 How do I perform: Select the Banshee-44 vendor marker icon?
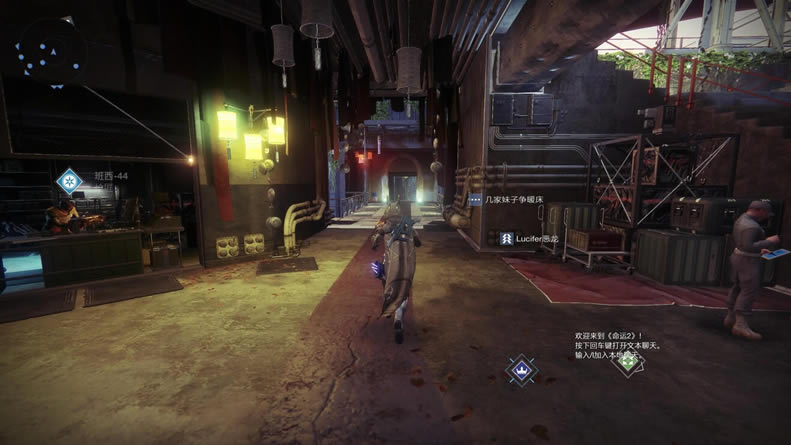[x=69, y=181]
